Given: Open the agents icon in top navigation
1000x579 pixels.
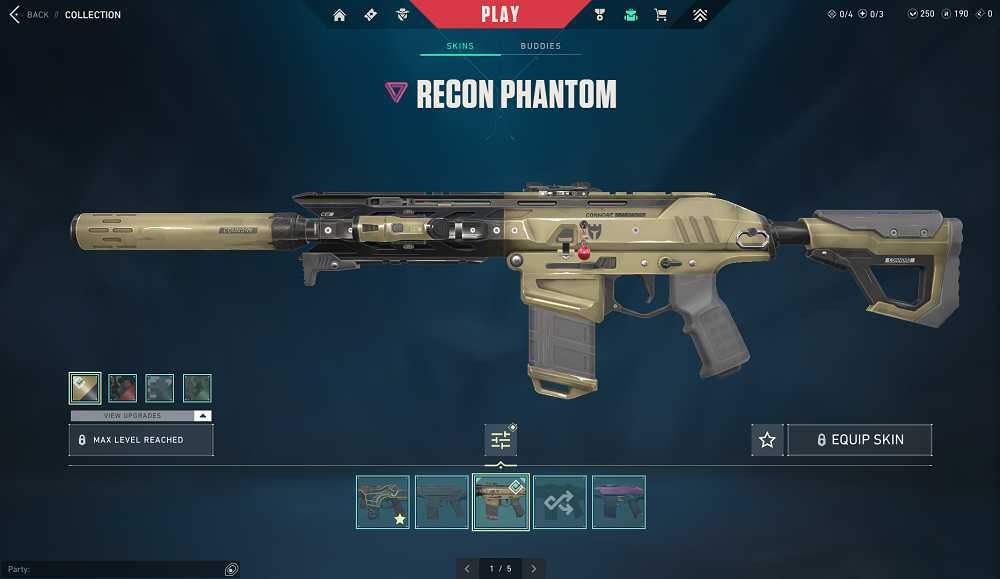Looking at the screenshot, I should (x=402, y=15).
